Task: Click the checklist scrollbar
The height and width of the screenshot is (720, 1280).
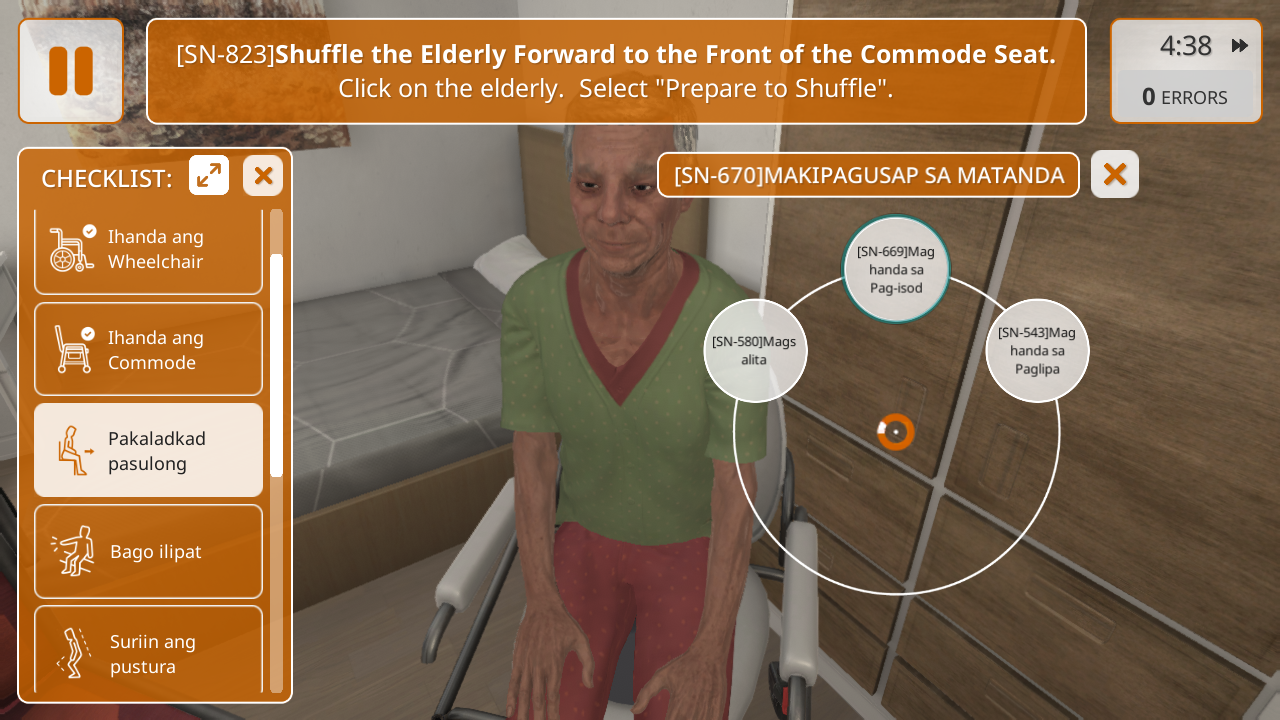Action: (277, 365)
